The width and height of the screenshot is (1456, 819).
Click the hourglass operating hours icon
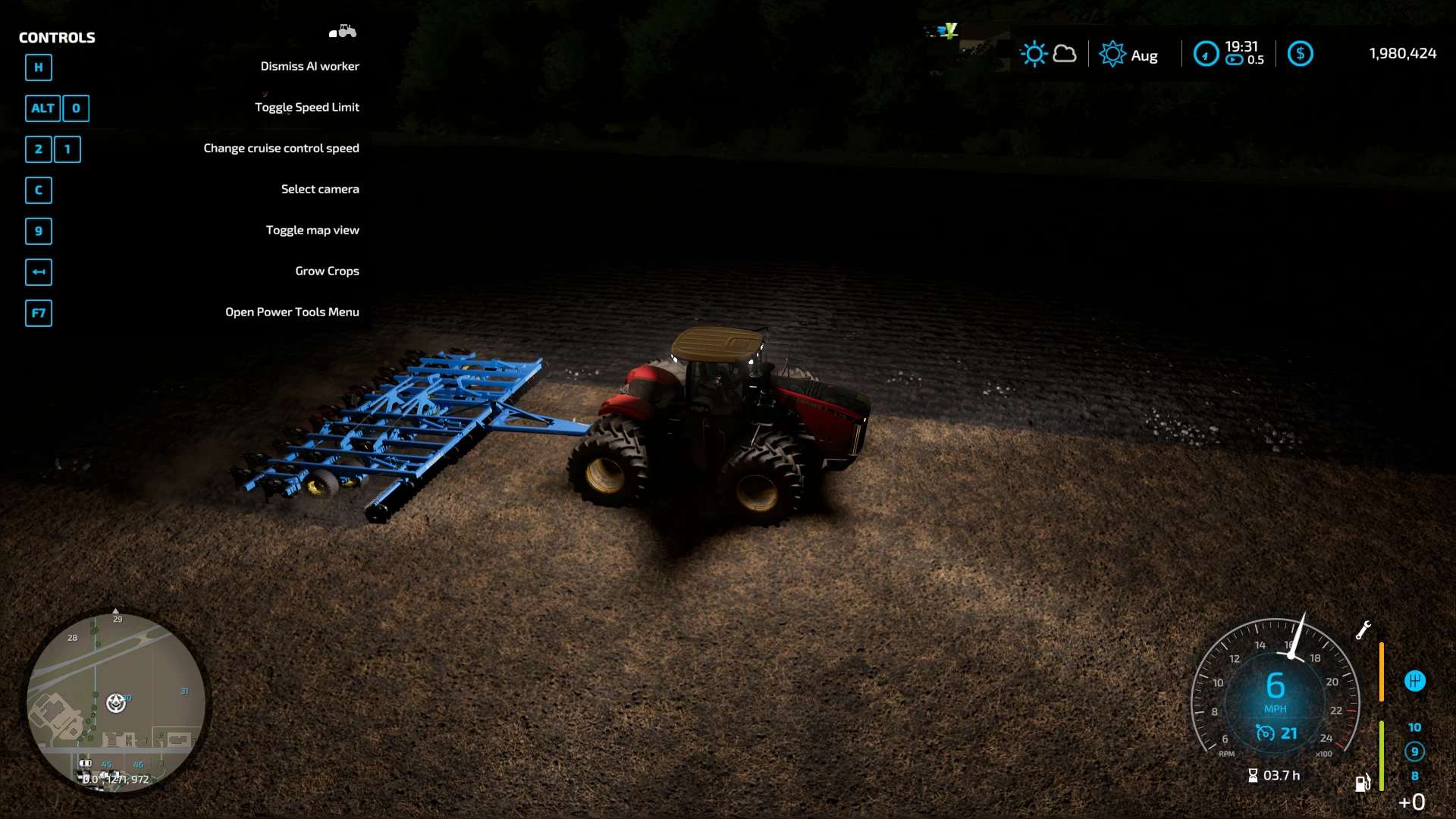coord(1253,775)
